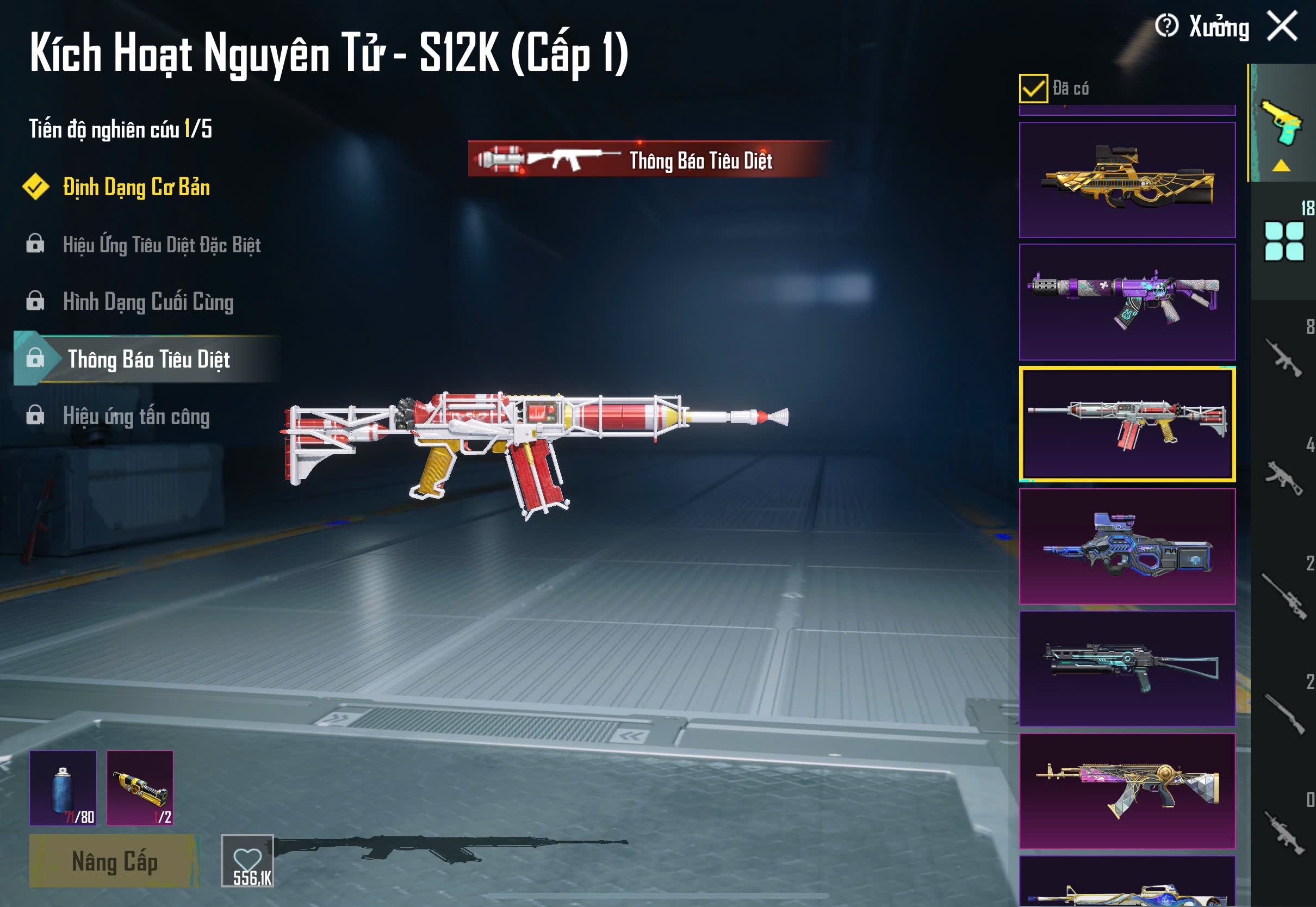Select Định Dạng Cơ Bản research stage
1316x907 pixels.
tap(136, 188)
